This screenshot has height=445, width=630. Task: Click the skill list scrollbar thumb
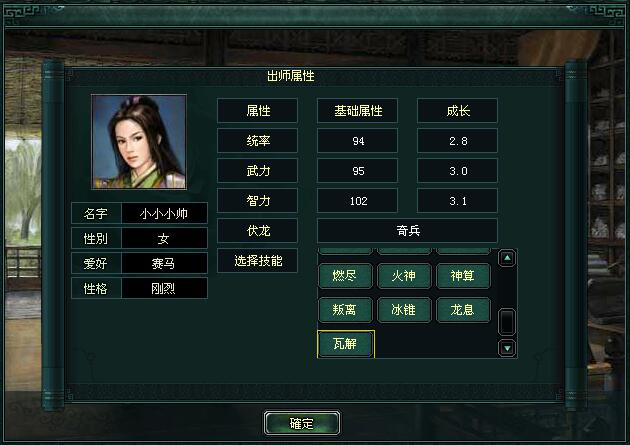(x=507, y=322)
